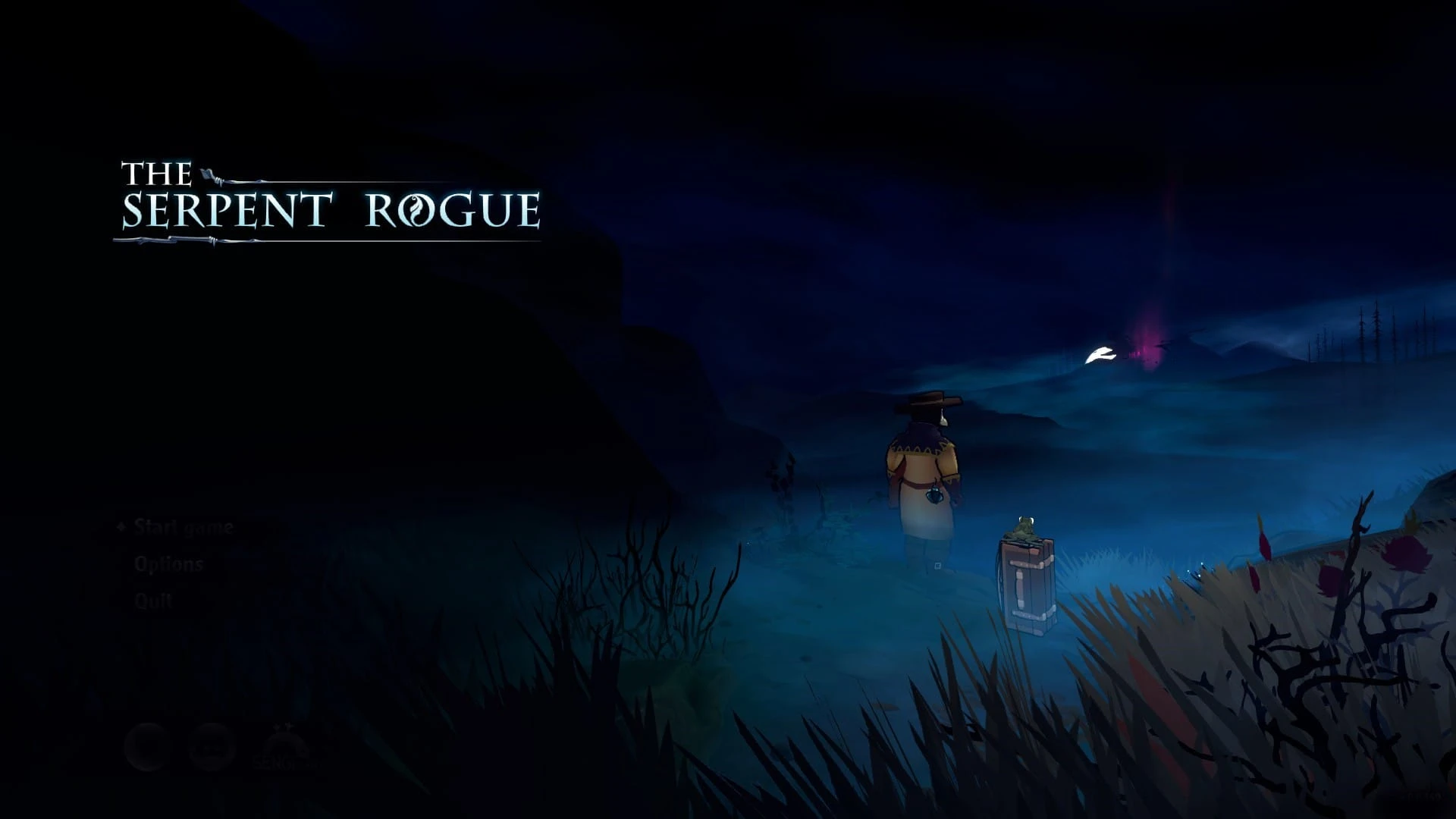Click the character's wide-brimmed hat

pyautogui.click(x=933, y=403)
